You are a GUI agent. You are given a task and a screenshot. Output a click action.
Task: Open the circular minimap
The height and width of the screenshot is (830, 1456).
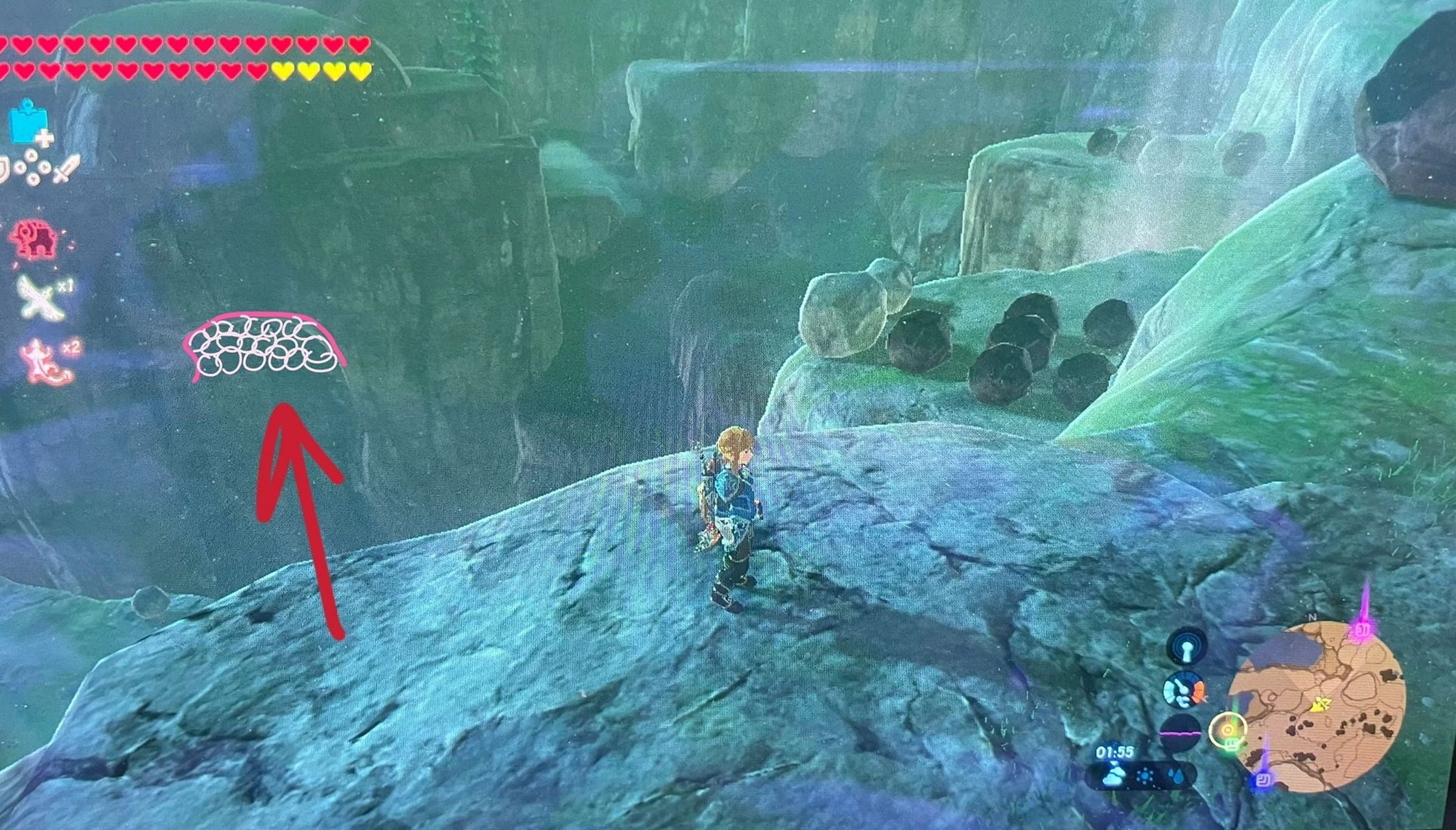tap(1316, 706)
